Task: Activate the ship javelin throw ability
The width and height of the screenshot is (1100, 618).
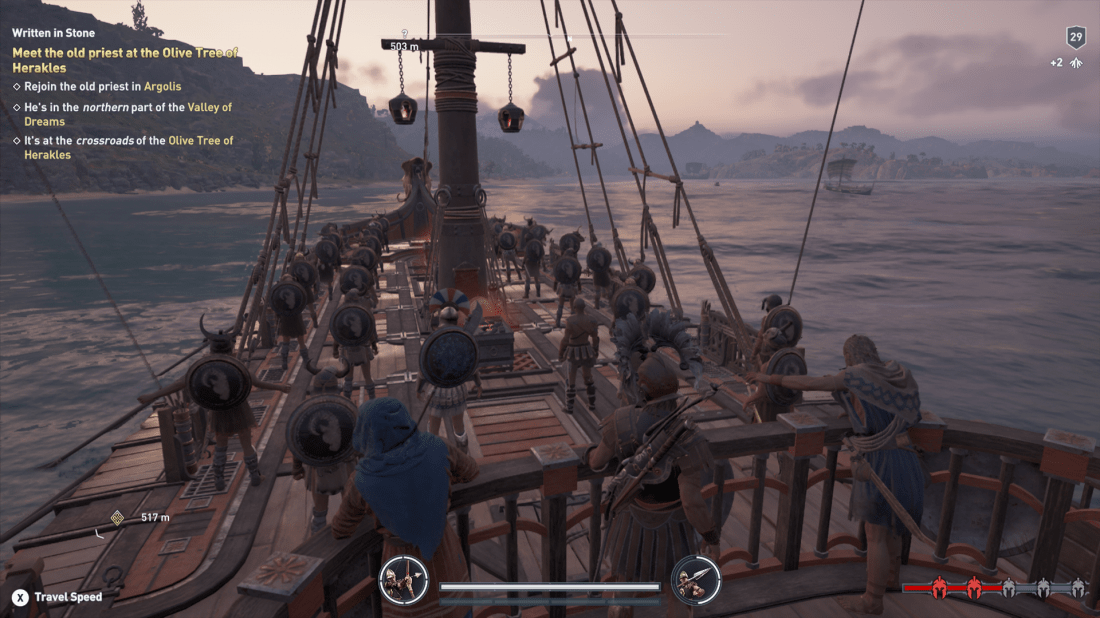Action: pos(695,580)
